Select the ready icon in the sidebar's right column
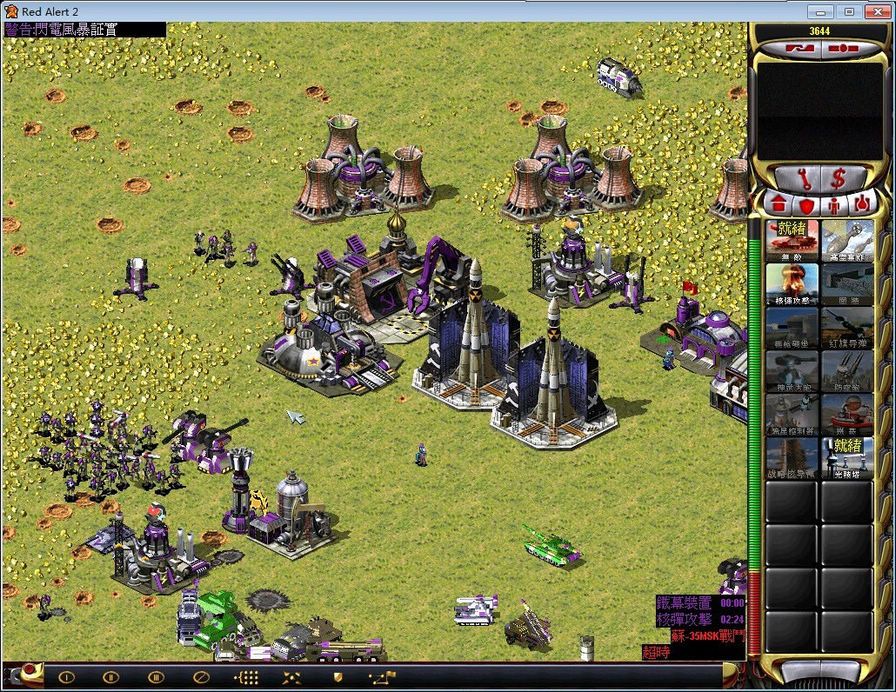 [x=846, y=456]
